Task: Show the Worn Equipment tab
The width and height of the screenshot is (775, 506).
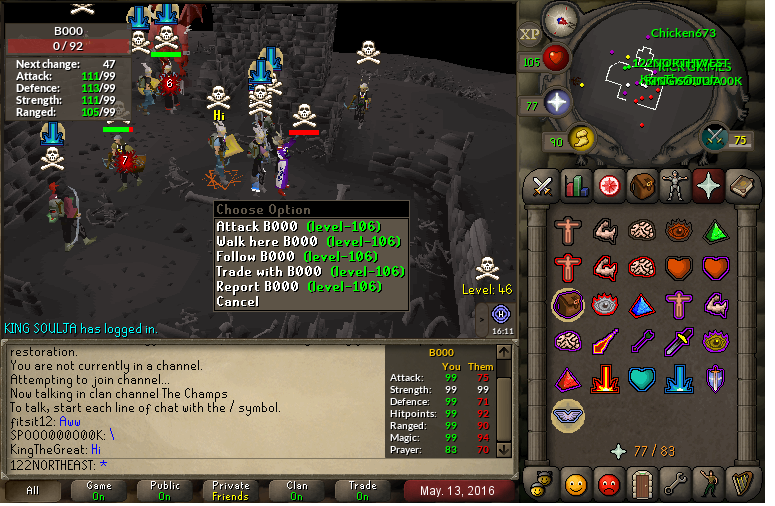Action: click(674, 186)
